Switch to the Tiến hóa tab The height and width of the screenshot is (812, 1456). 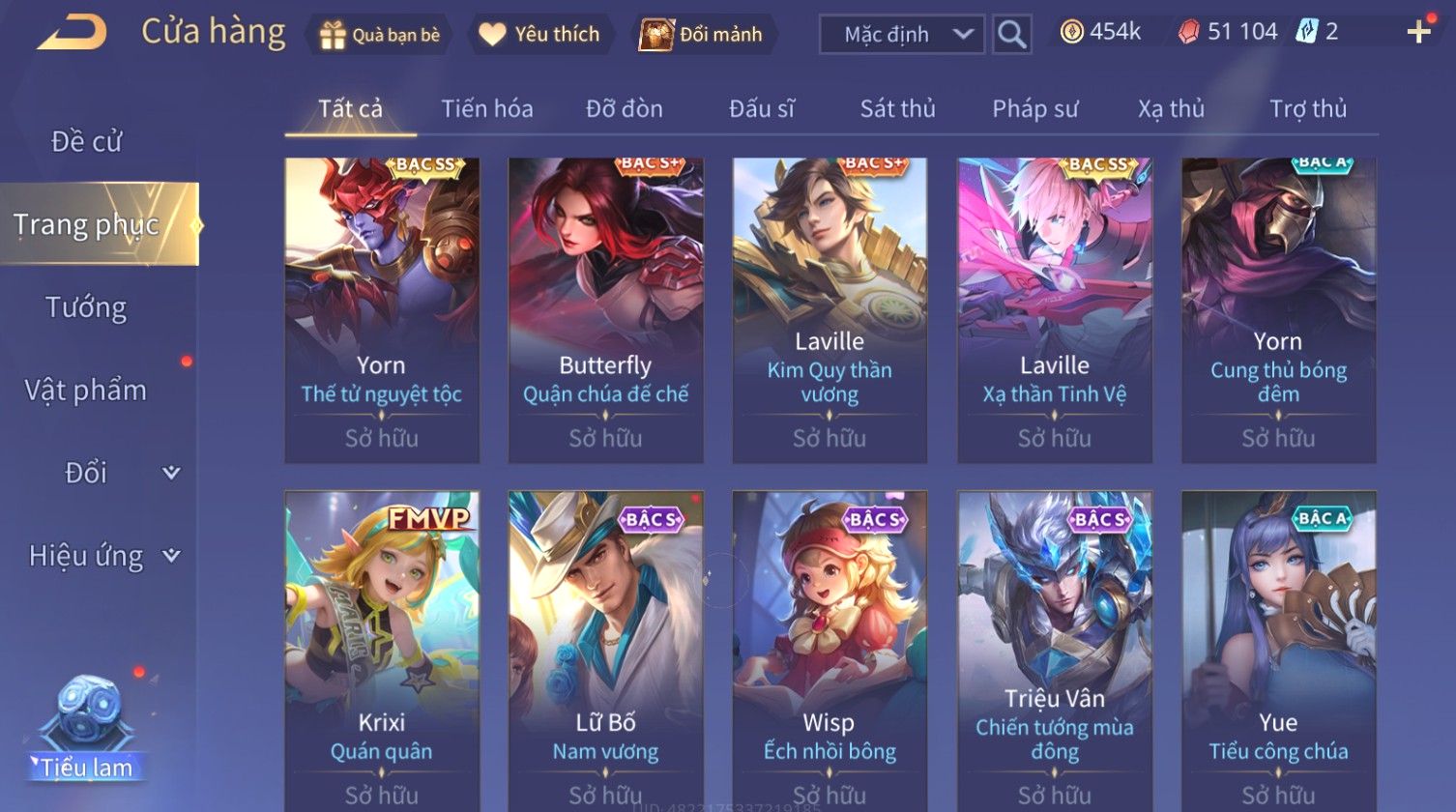[x=487, y=109]
